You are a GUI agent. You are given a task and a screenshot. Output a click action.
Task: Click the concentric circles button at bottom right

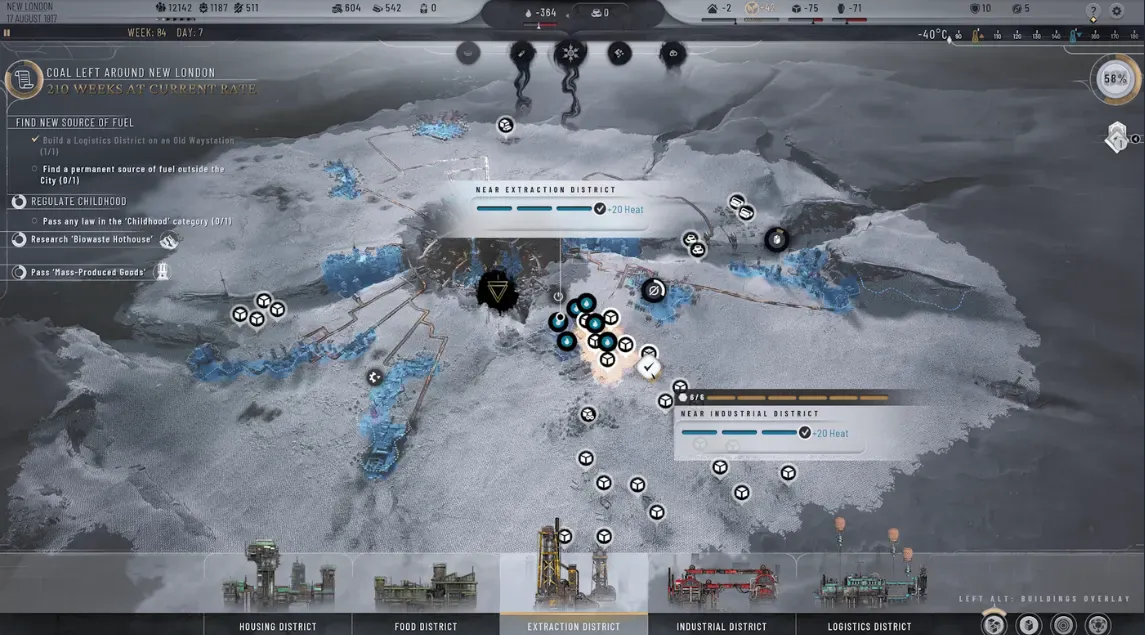1063,624
